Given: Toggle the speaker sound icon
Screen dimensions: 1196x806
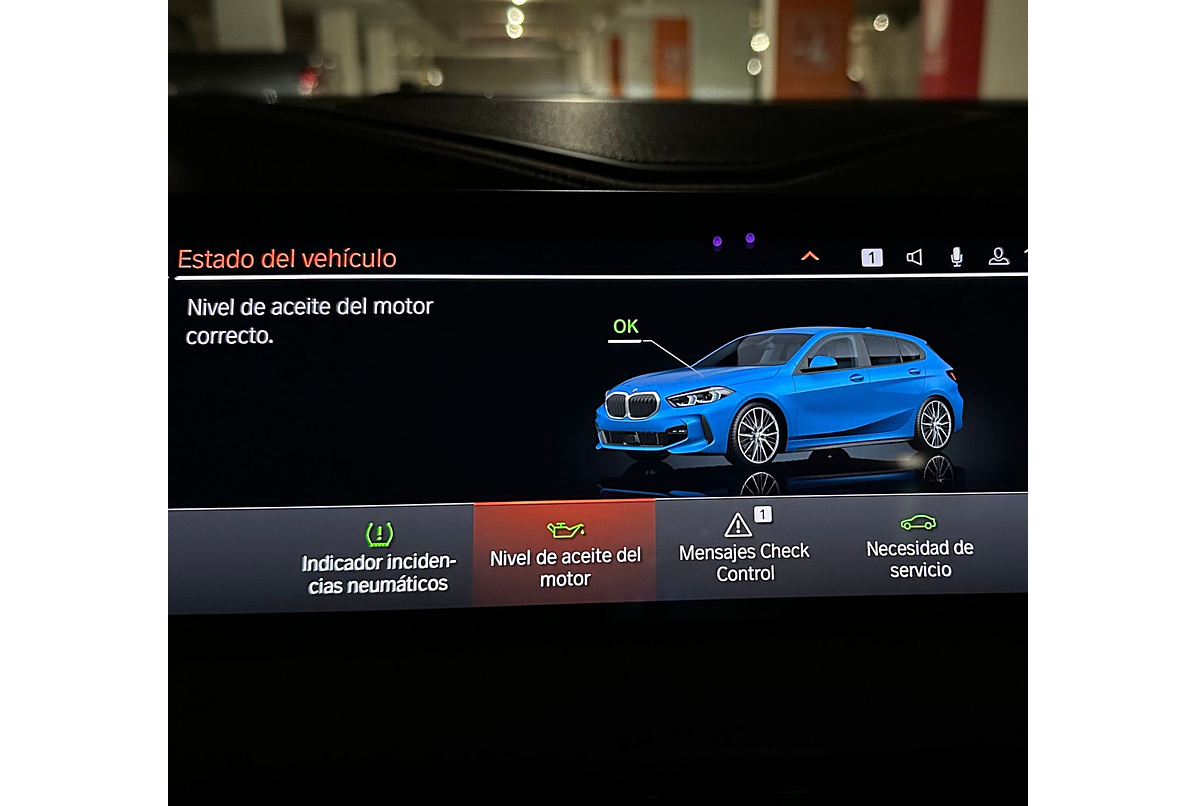Looking at the screenshot, I should (x=914, y=257).
